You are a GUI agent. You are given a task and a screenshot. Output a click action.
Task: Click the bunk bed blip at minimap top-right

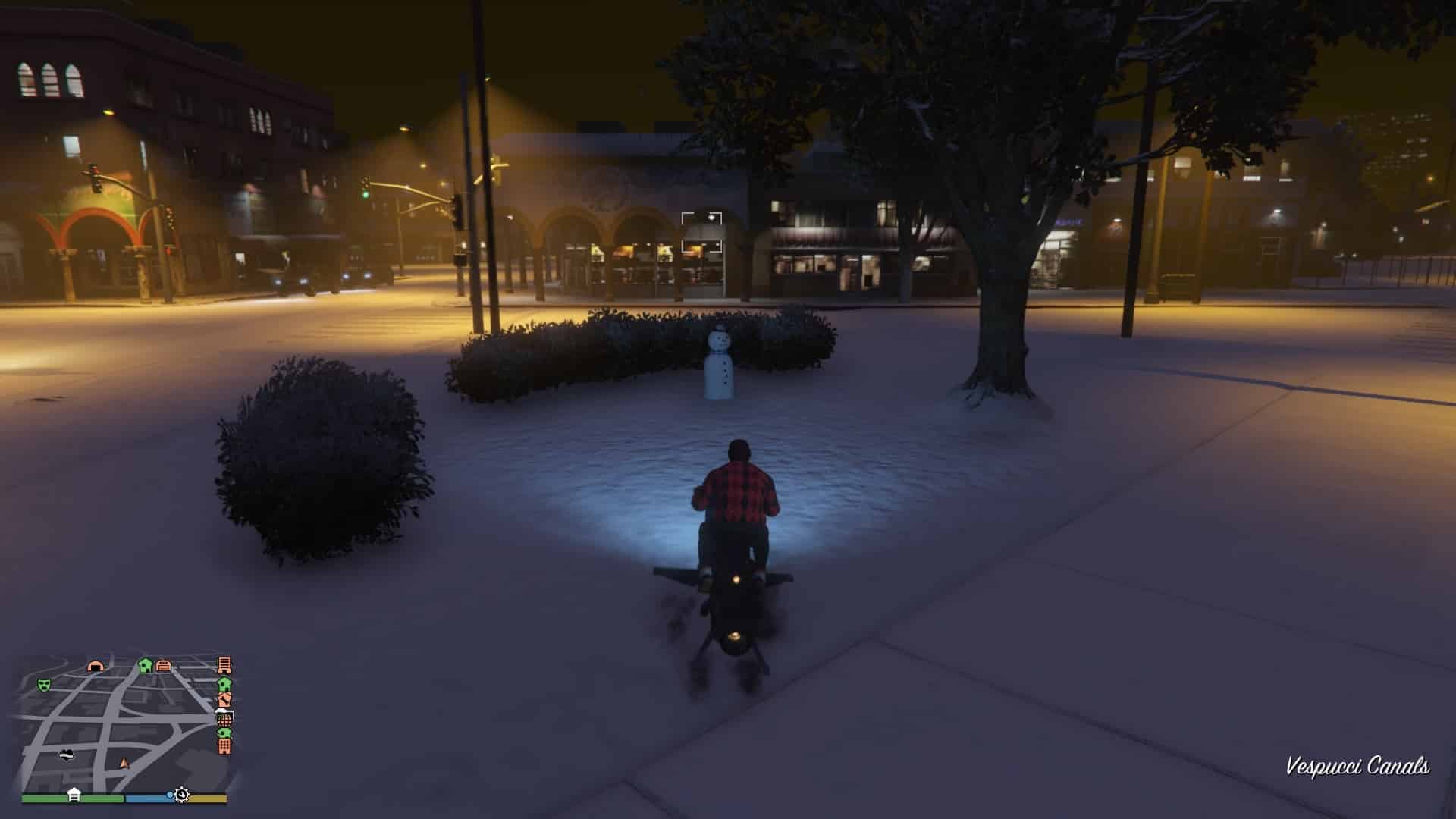pos(224,665)
